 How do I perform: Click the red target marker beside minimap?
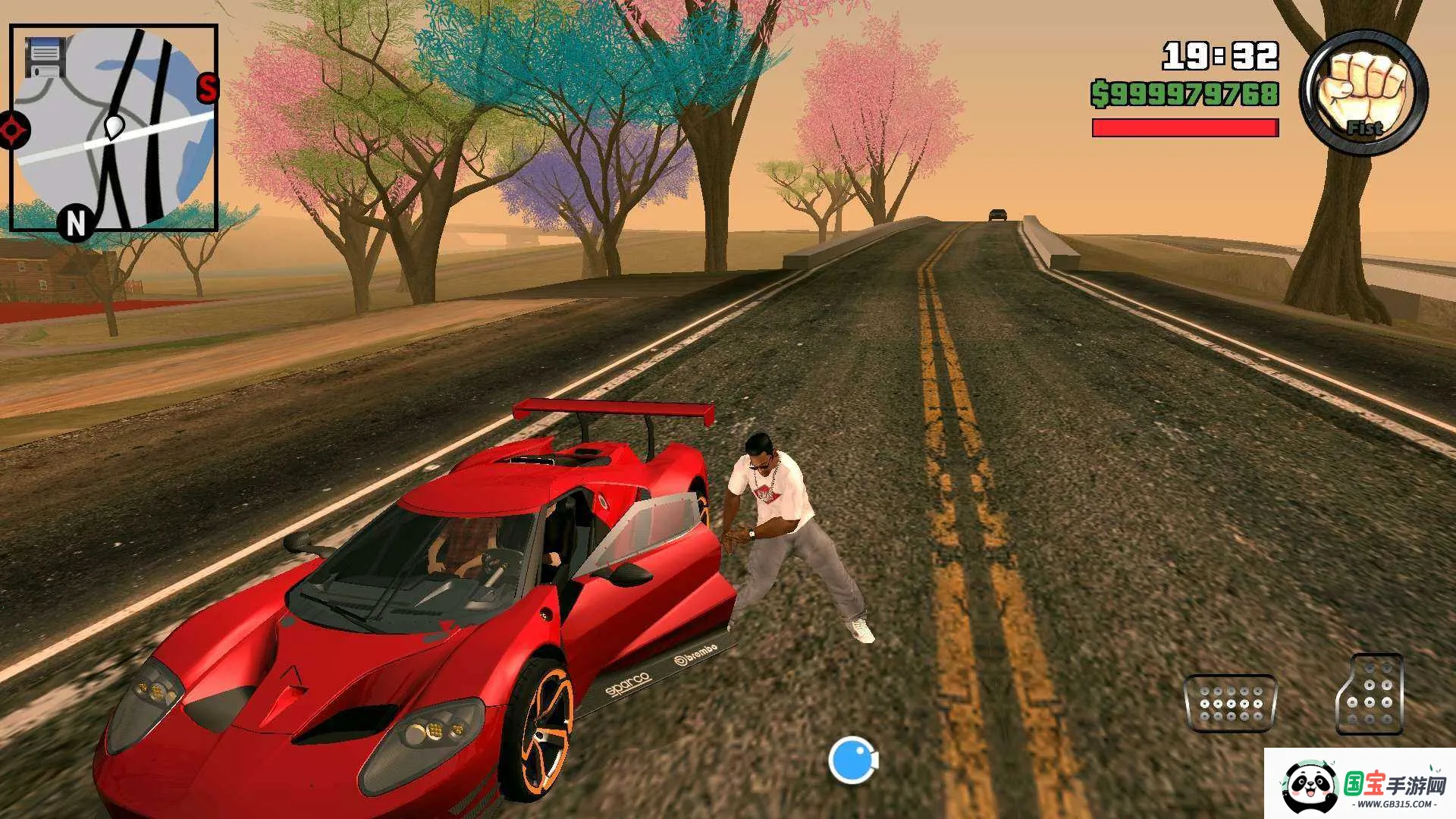13,130
